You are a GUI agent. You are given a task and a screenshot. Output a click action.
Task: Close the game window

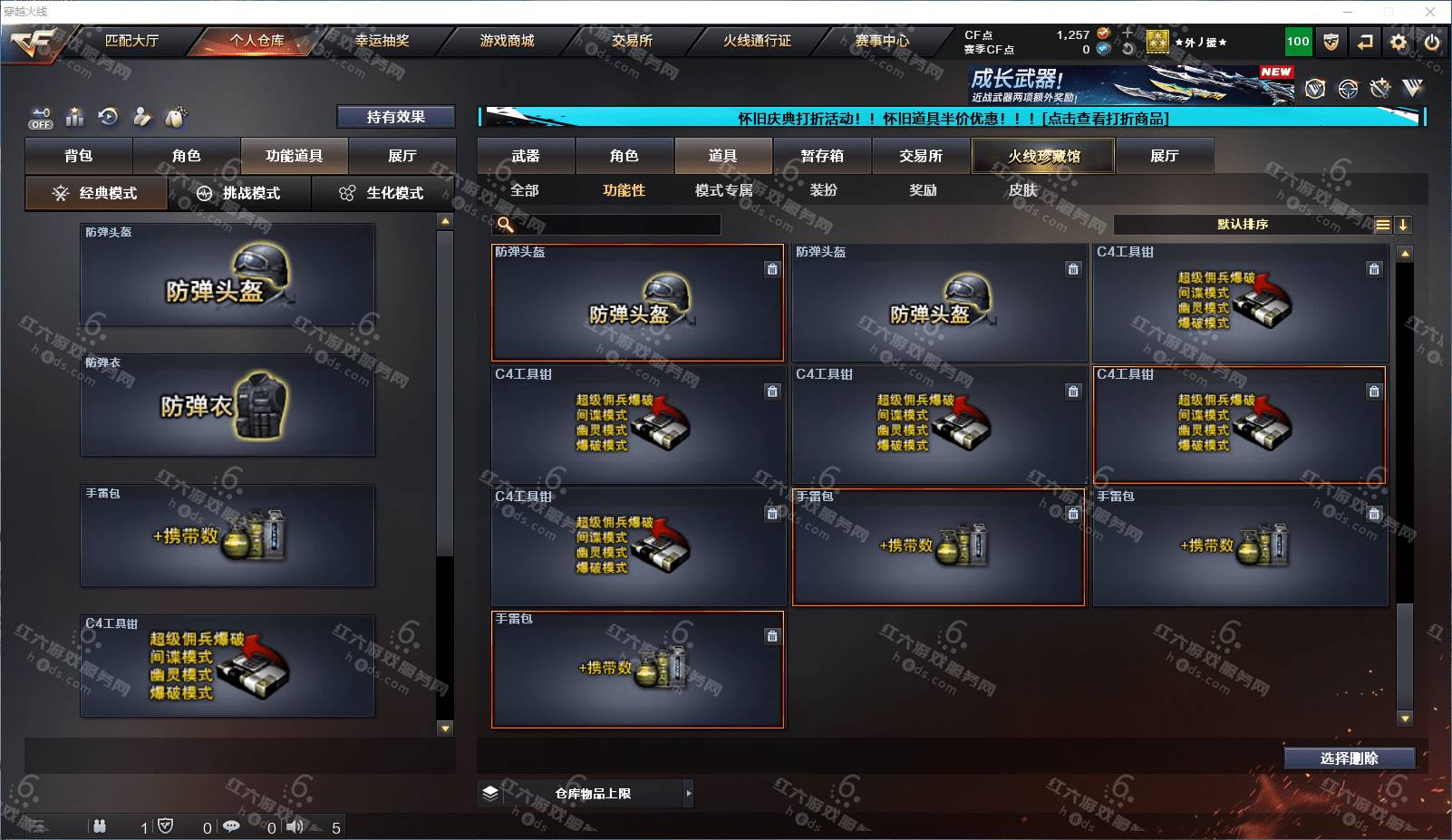coord(1430,12)
